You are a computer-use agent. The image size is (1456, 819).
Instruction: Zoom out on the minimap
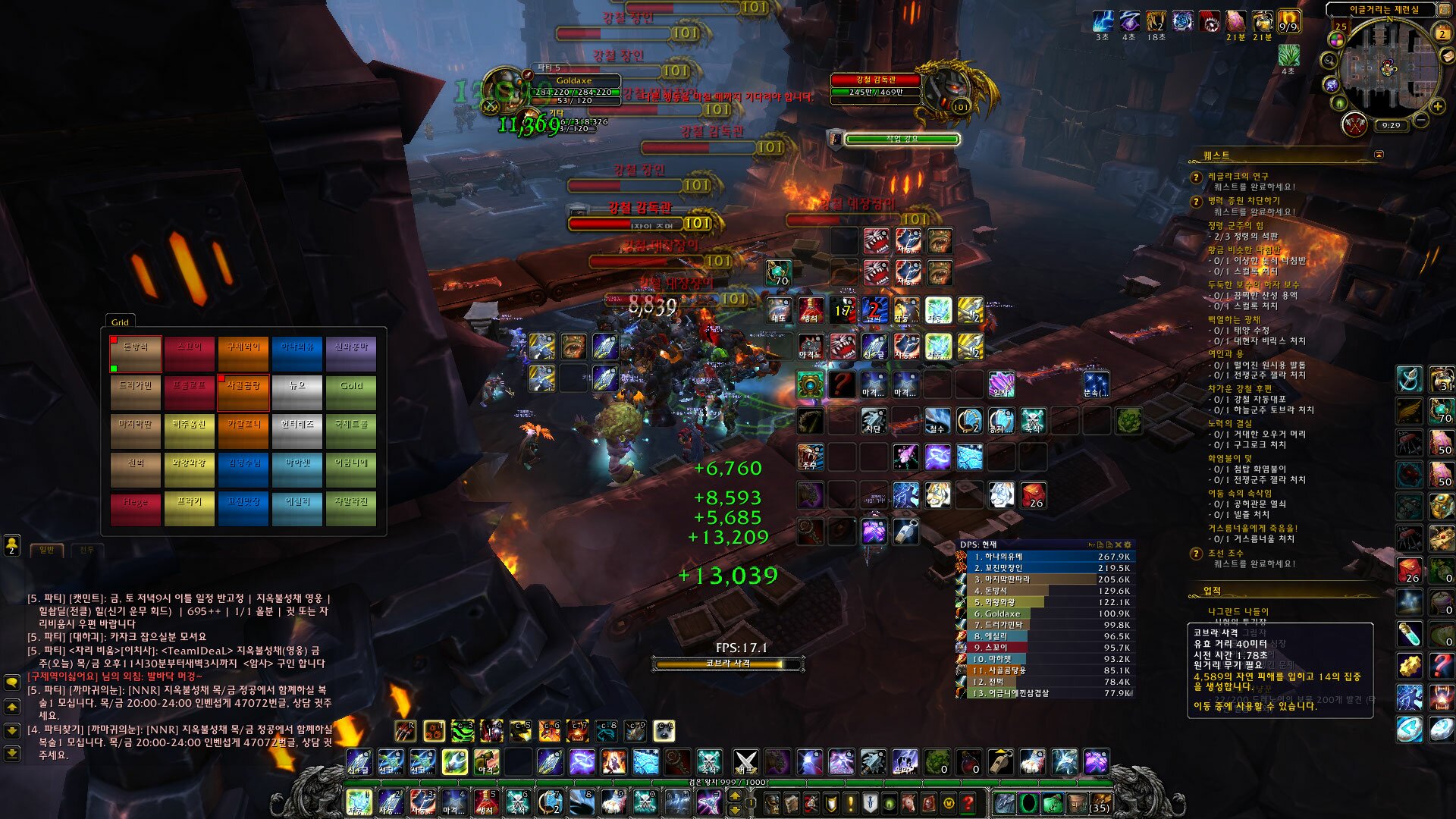click(x=1421, y=120)
